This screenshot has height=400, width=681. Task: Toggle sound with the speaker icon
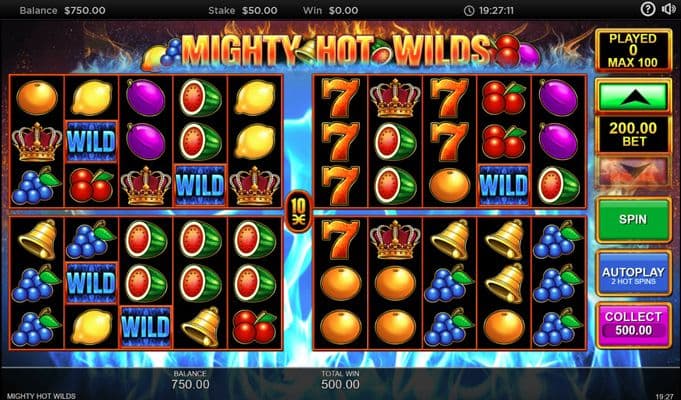click(x=668, y=9)
